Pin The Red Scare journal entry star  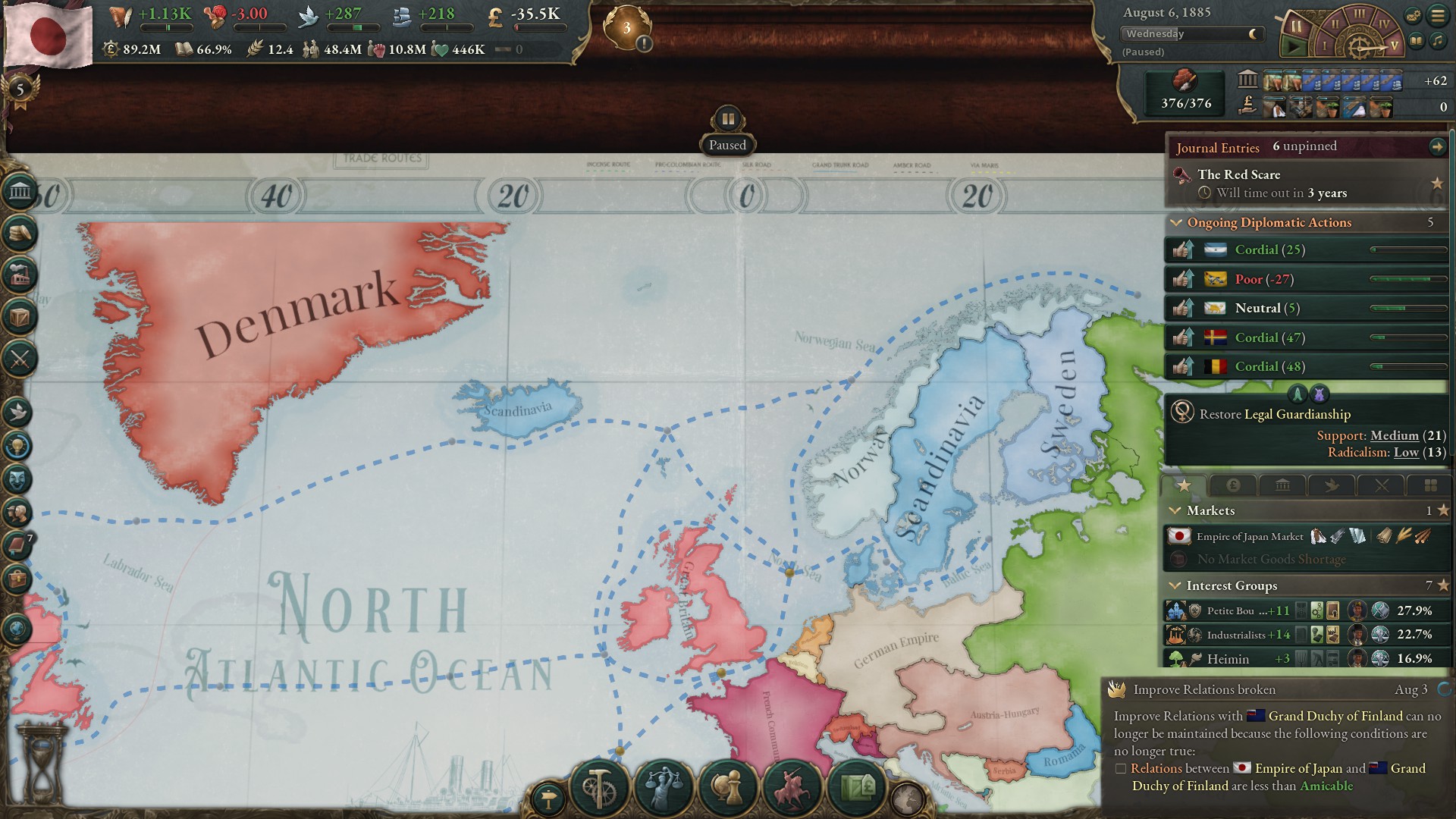point(1438,182)
